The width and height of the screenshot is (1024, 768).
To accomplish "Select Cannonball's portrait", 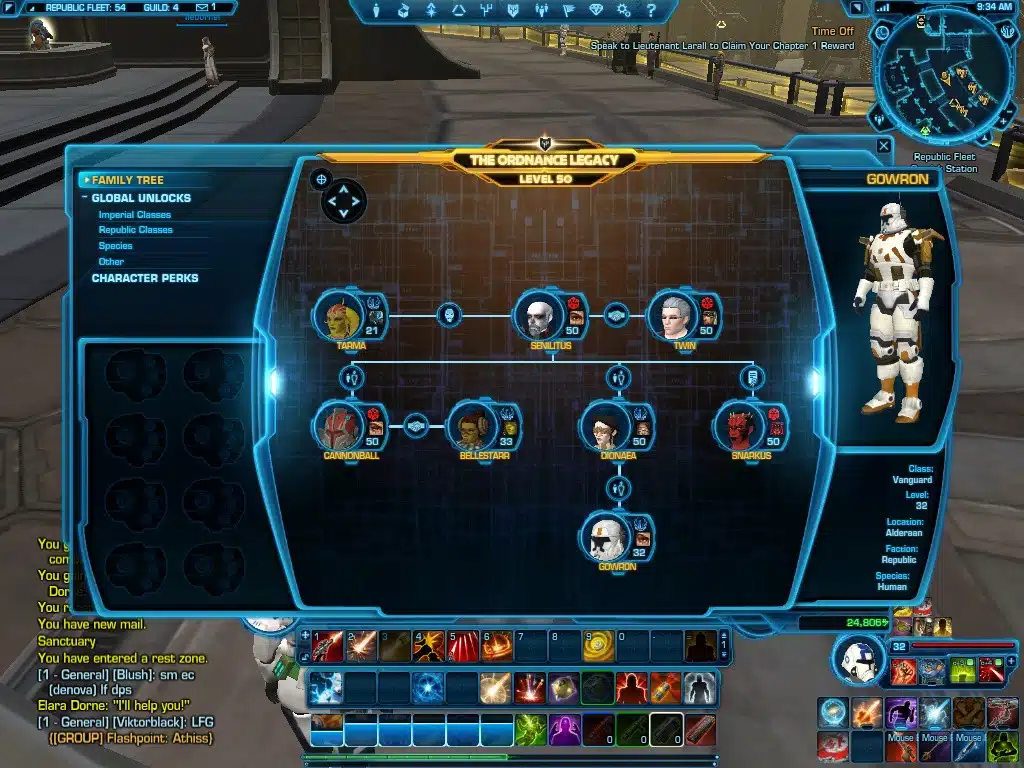I will tap(339, 427).
